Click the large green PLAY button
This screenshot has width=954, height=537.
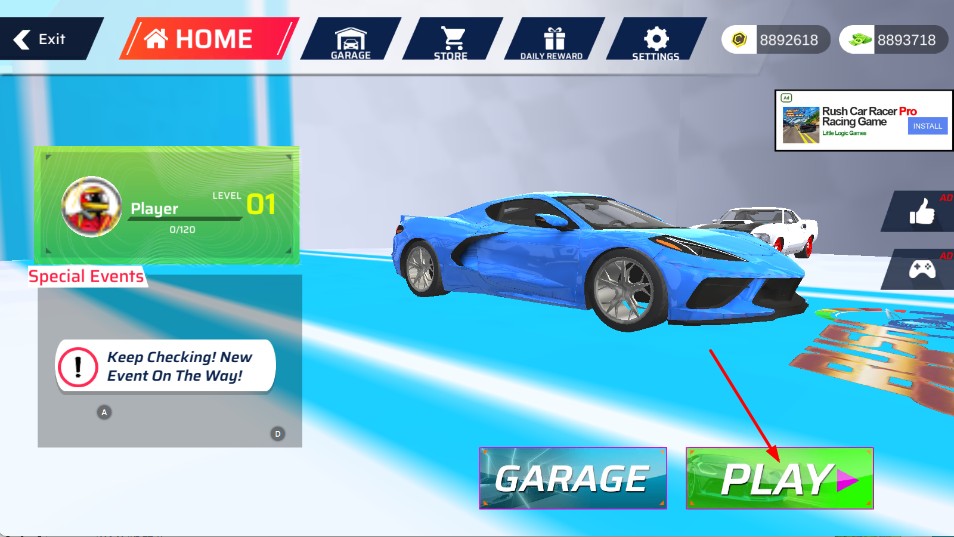click(x=779, y=478)
